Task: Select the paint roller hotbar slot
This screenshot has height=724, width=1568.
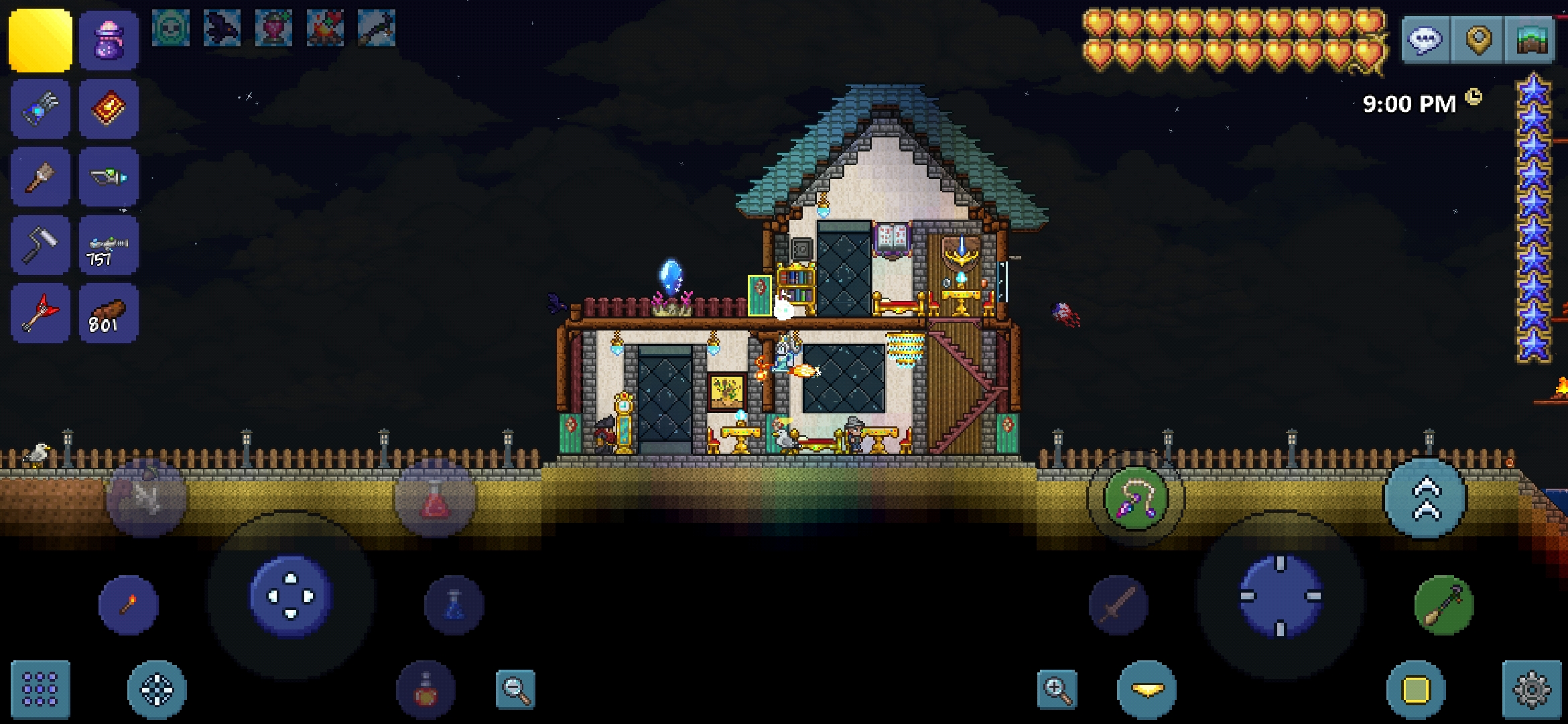Action: coord(40,245)
